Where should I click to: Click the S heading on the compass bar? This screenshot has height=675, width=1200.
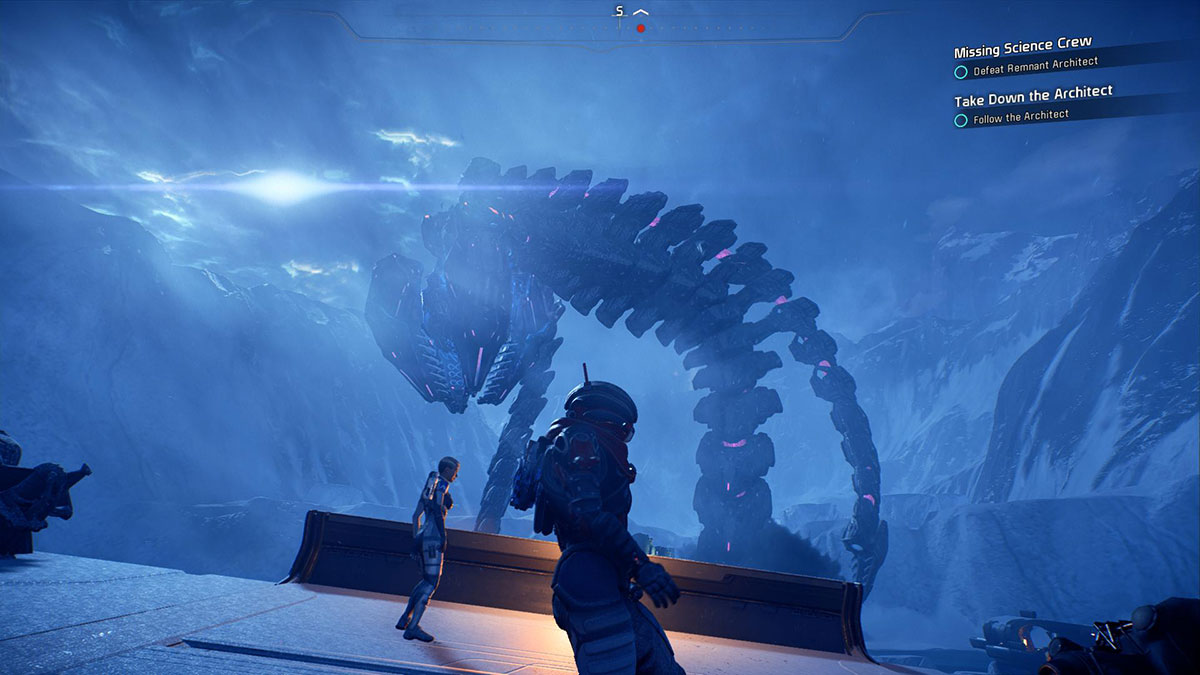tap(619, 11)
